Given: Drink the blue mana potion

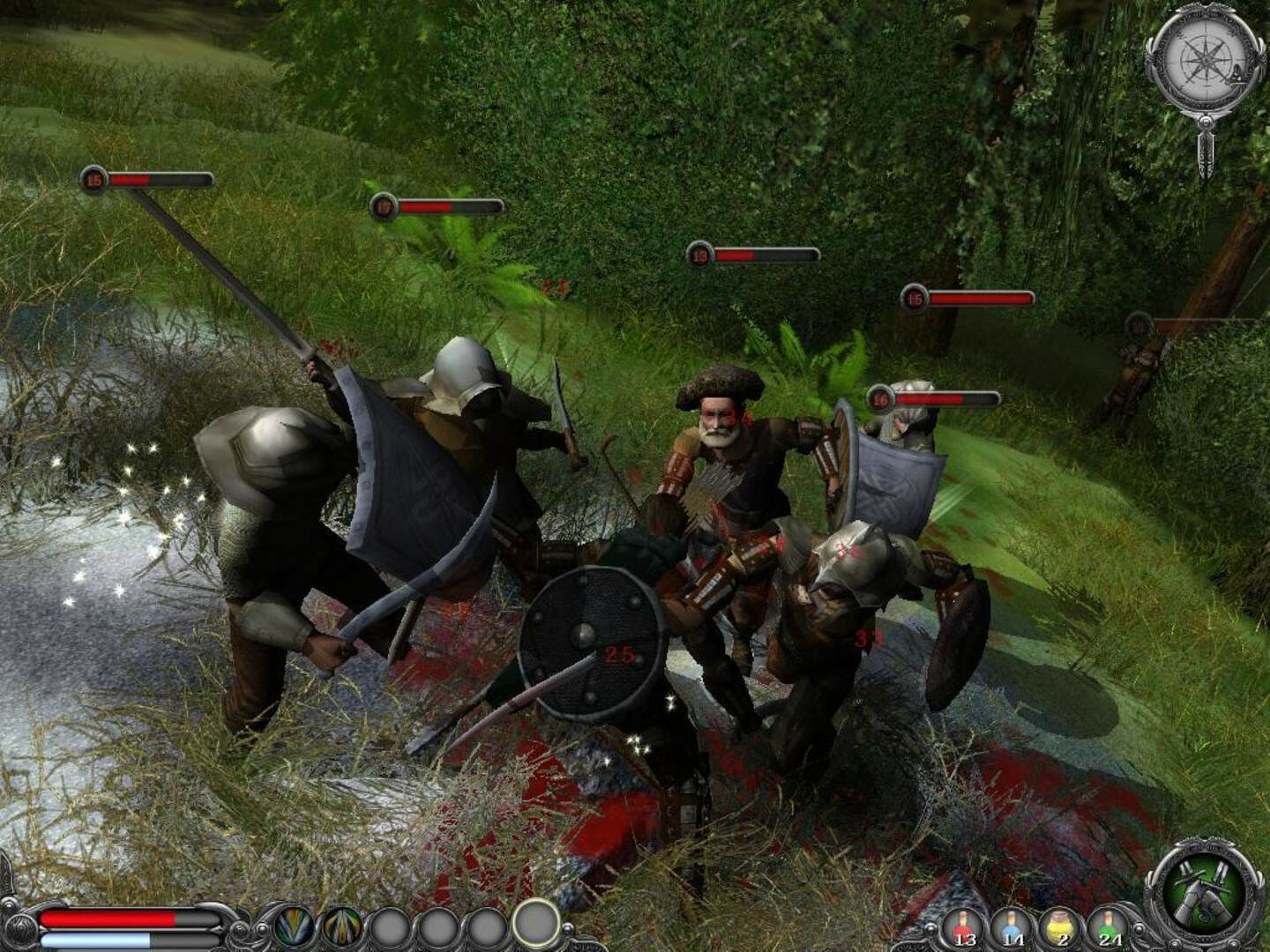Looking at the screenshot, I should (1013, 928).
